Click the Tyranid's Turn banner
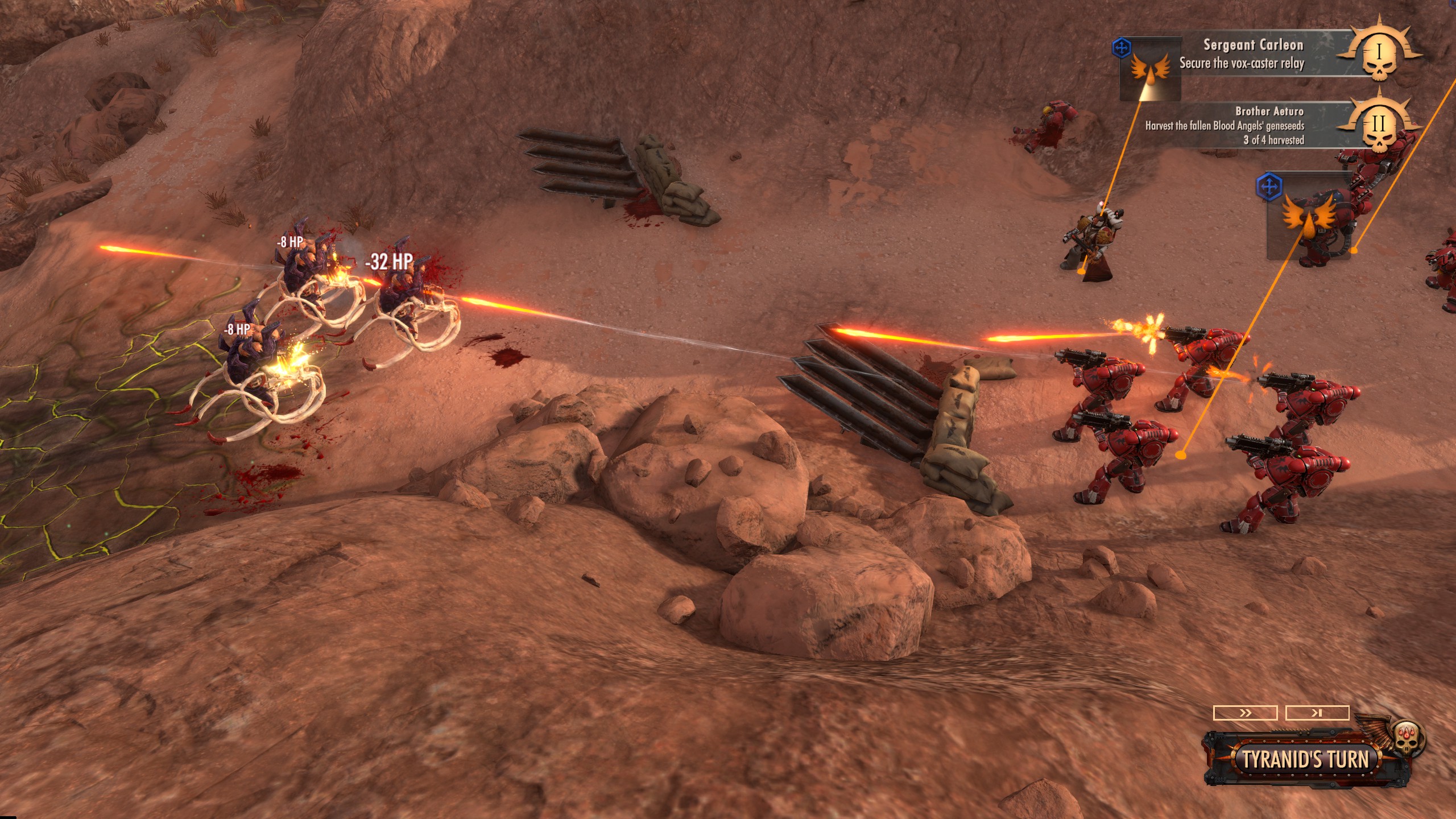 1305,759
